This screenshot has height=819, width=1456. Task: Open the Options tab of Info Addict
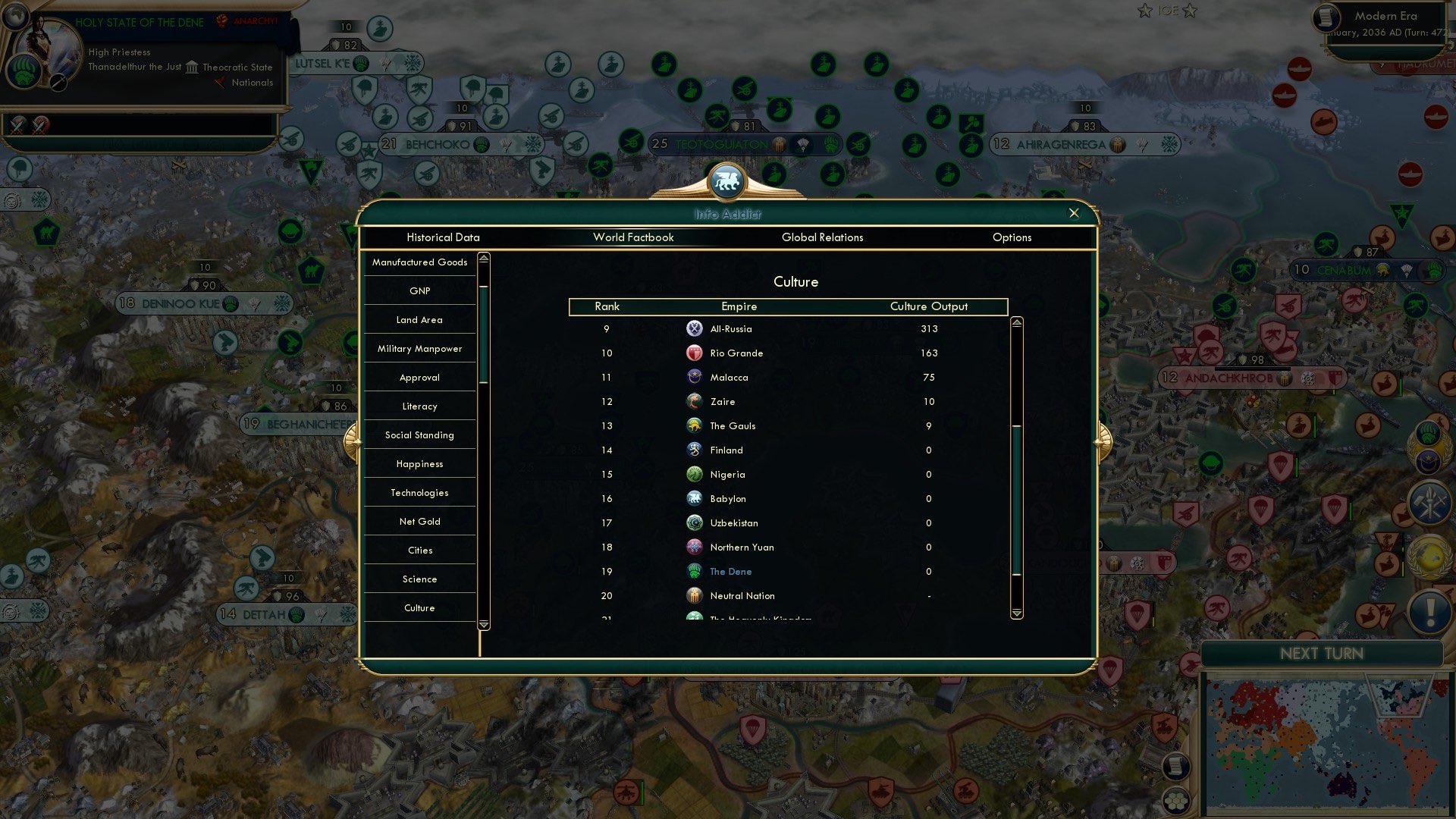(x=1012, y=237)
